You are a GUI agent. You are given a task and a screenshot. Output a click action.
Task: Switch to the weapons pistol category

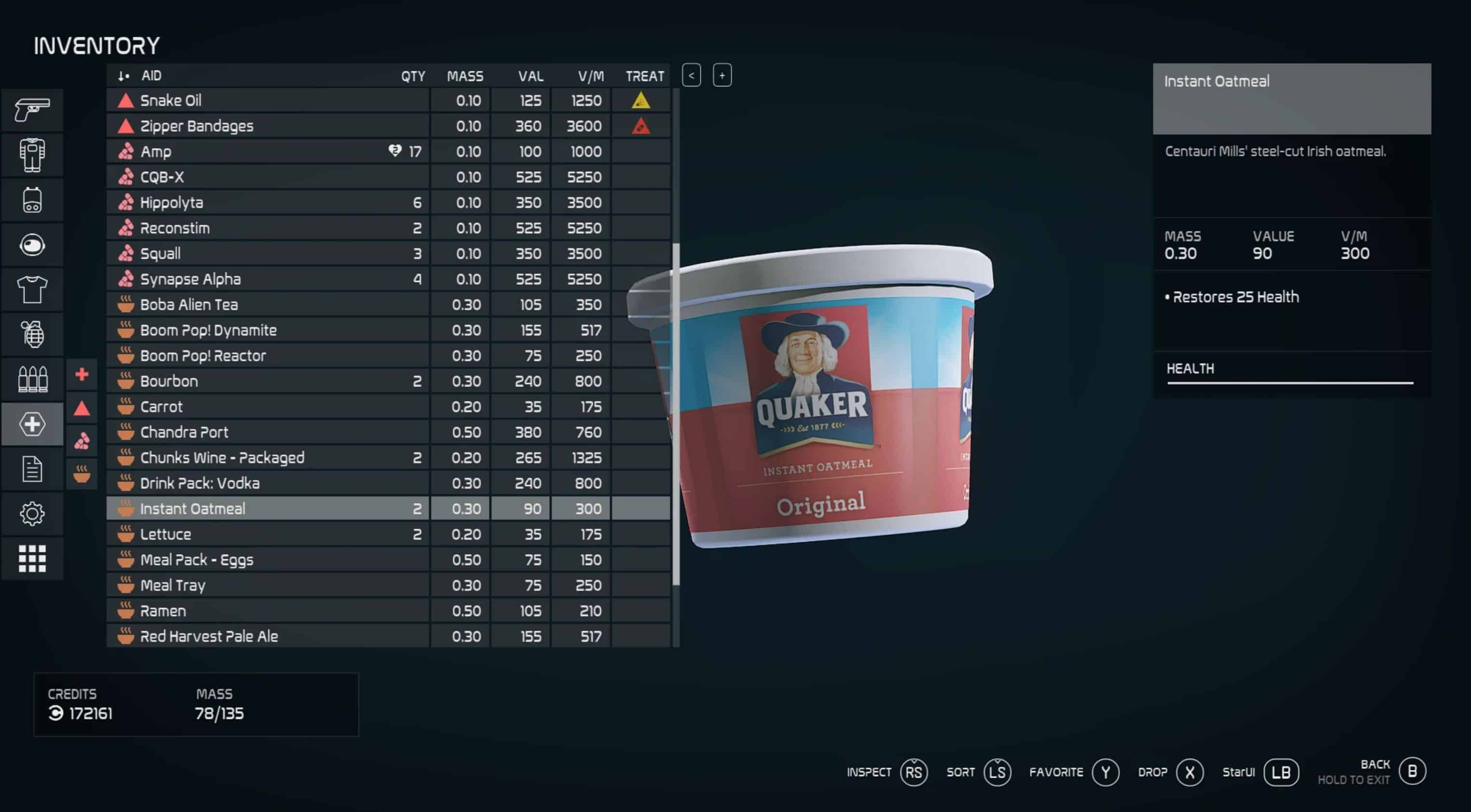[32, 110]
